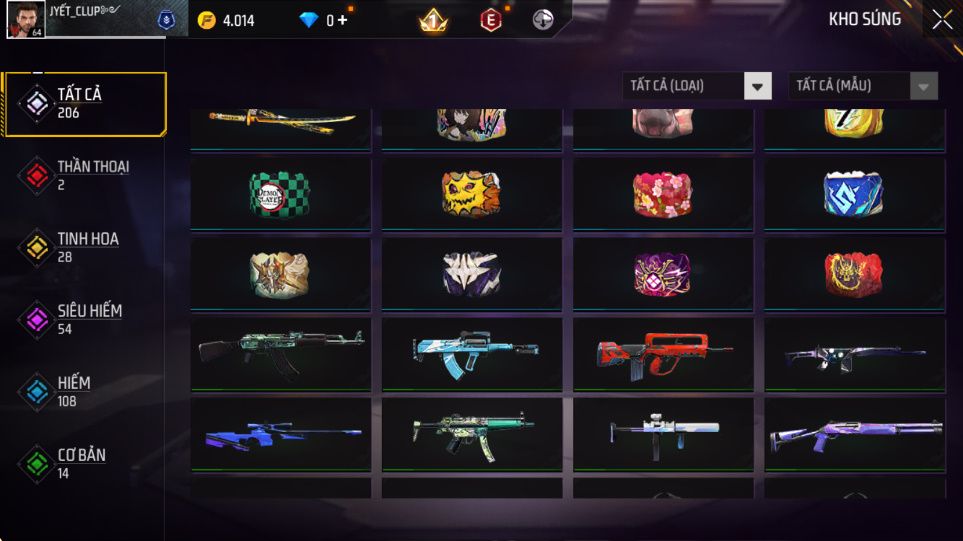This screenshot has width=963, height=541.
Task: Choose the red FAMAS weapon skin
Action: pos(662,354)
